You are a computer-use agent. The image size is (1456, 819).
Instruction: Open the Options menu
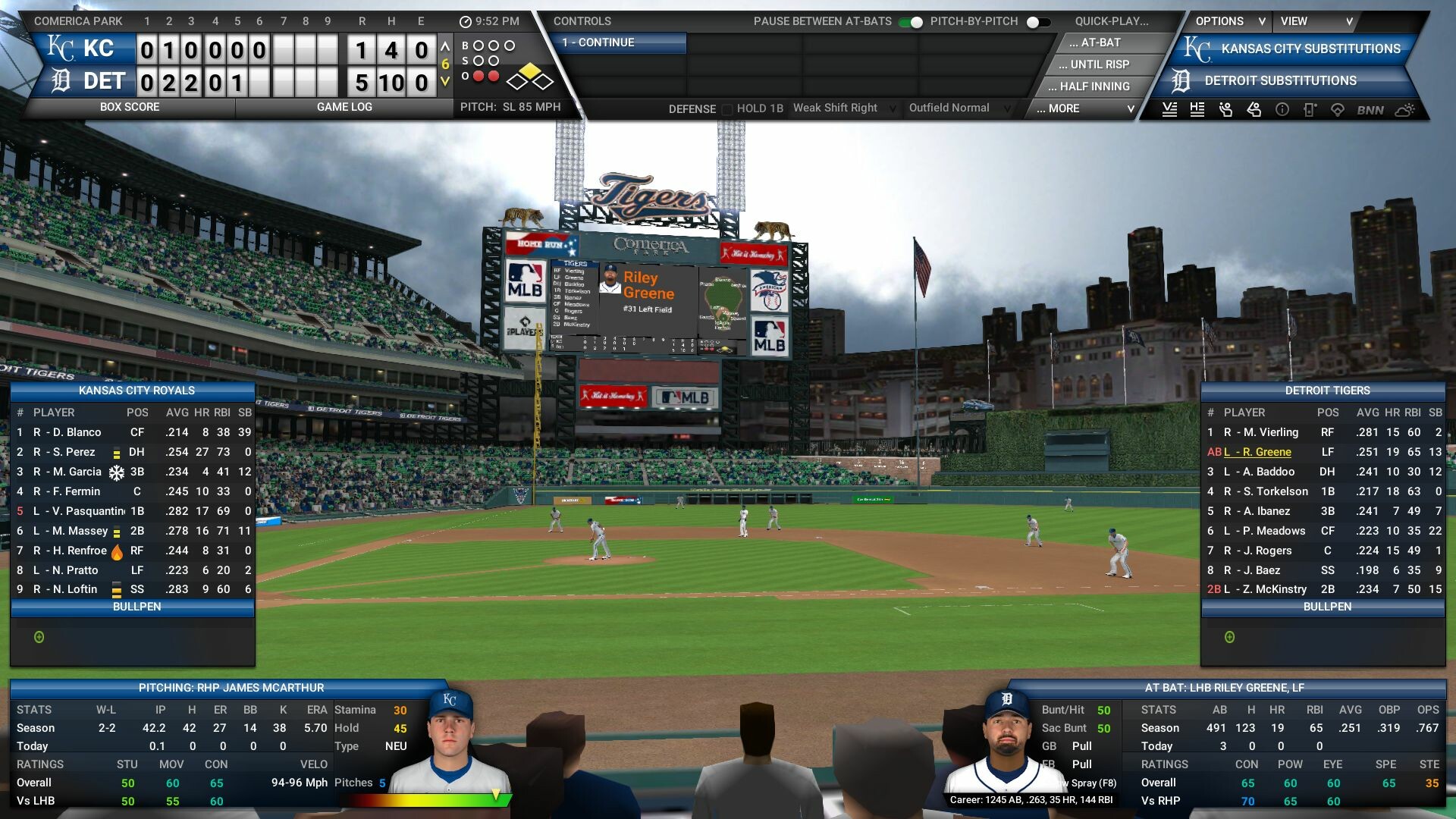[x=1229, y=21]
